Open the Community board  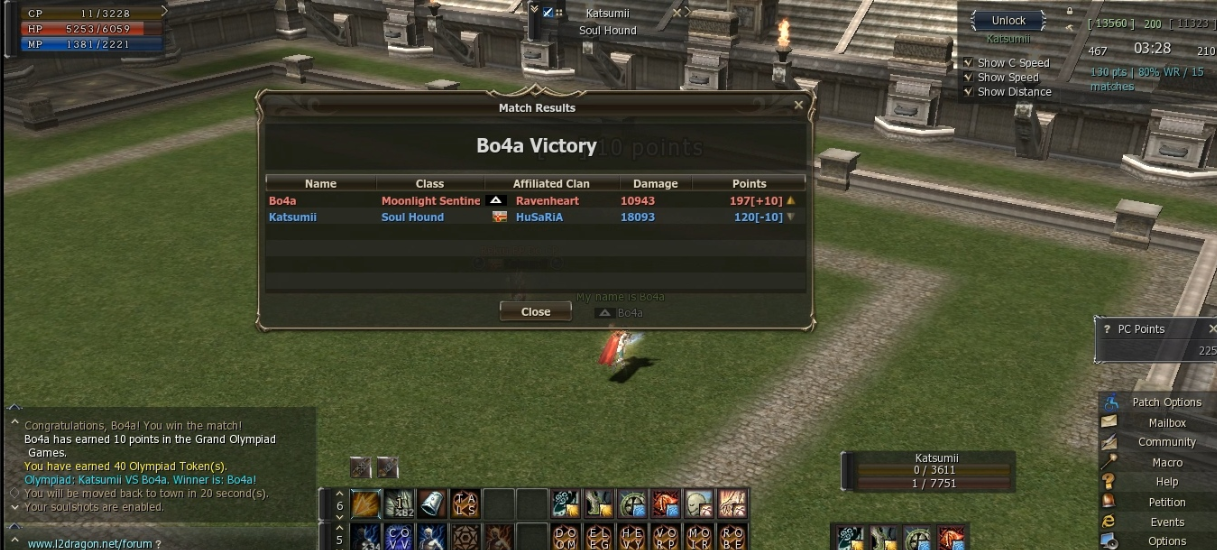point(1166,442)
